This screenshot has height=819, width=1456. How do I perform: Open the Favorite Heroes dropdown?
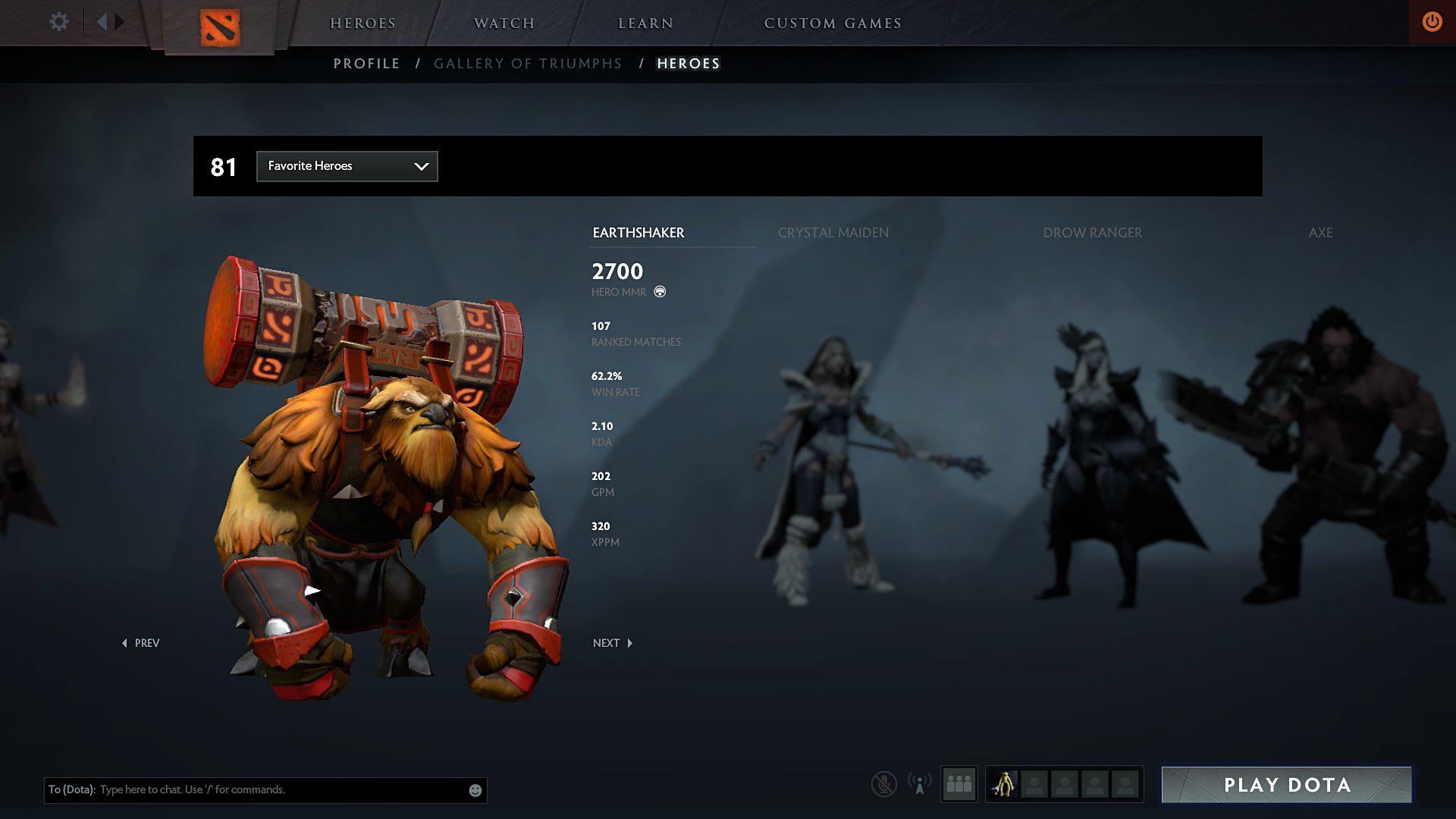pos(347,166)
